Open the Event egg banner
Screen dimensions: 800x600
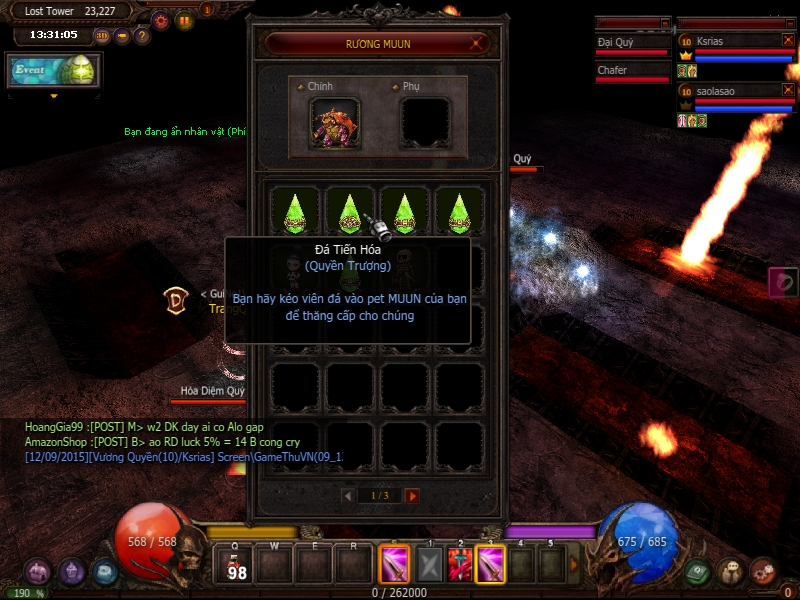(54, 71)
